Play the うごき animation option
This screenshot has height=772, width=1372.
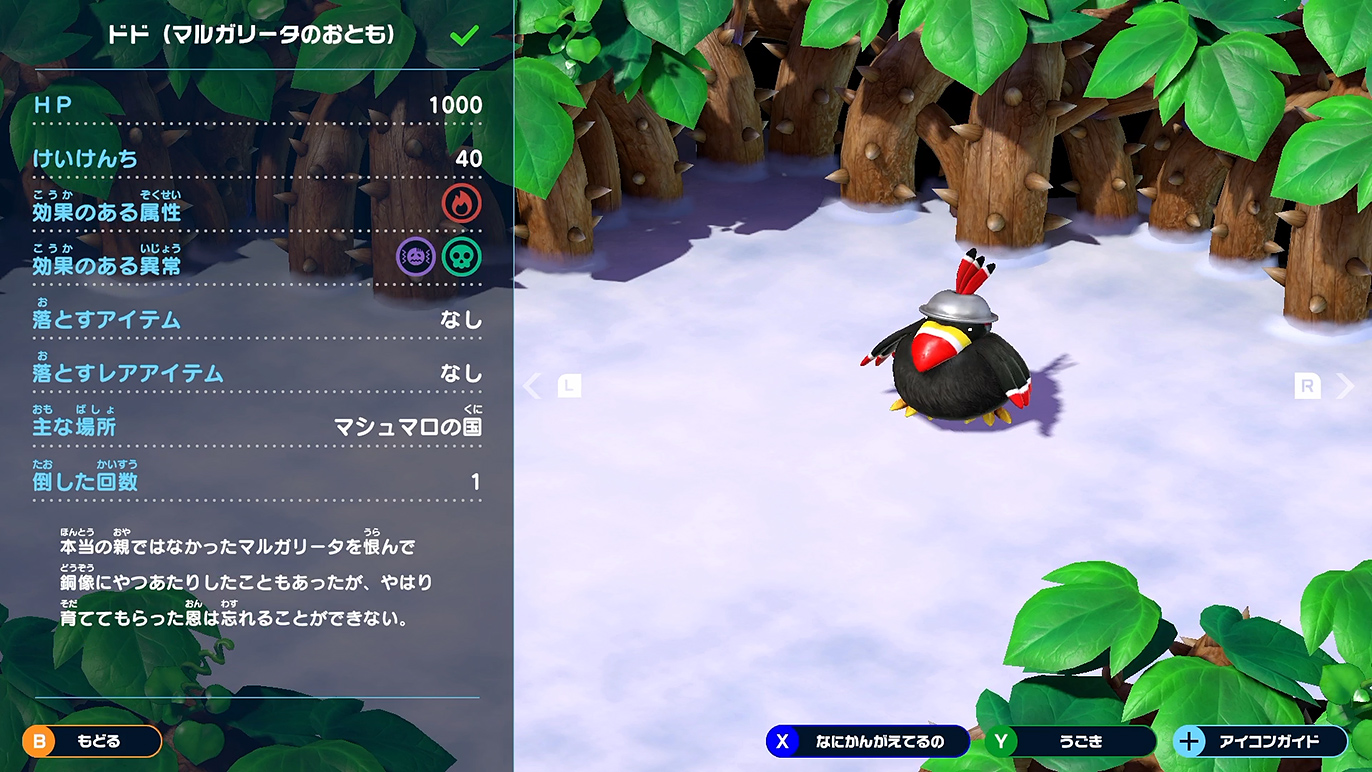pyautogui.click(x=1069, y=741)
